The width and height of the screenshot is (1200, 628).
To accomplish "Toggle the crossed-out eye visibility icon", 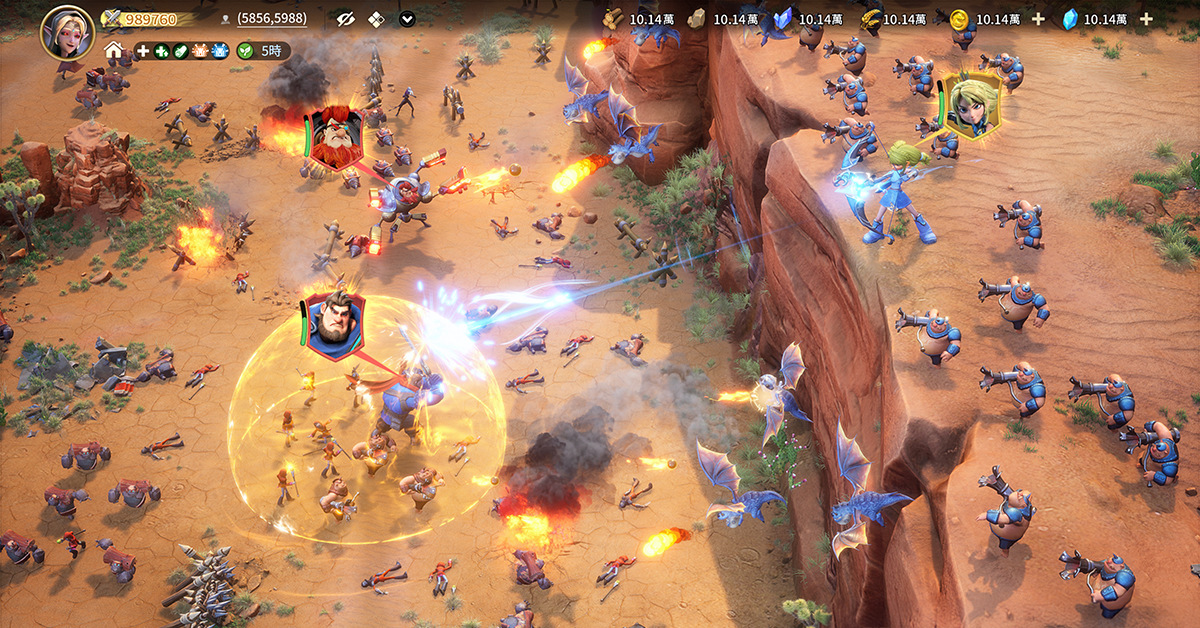I will click(345, 19).
